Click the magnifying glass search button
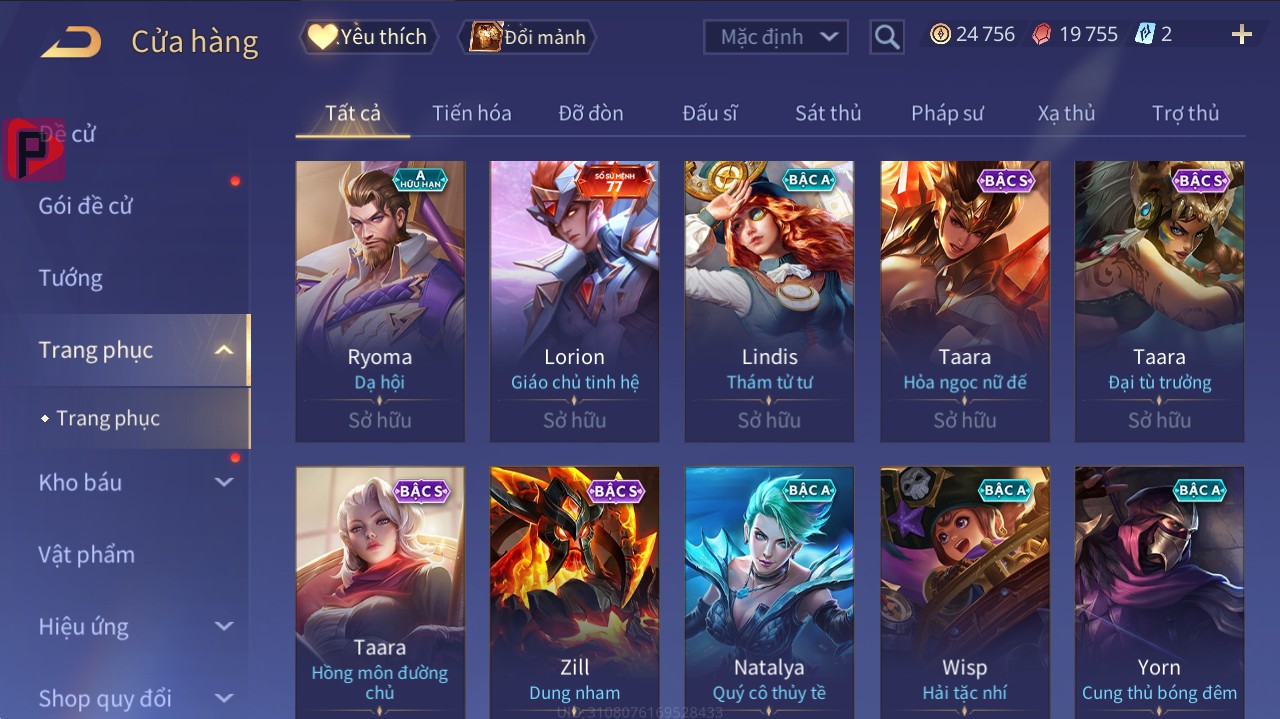 (x=886, y=37)
